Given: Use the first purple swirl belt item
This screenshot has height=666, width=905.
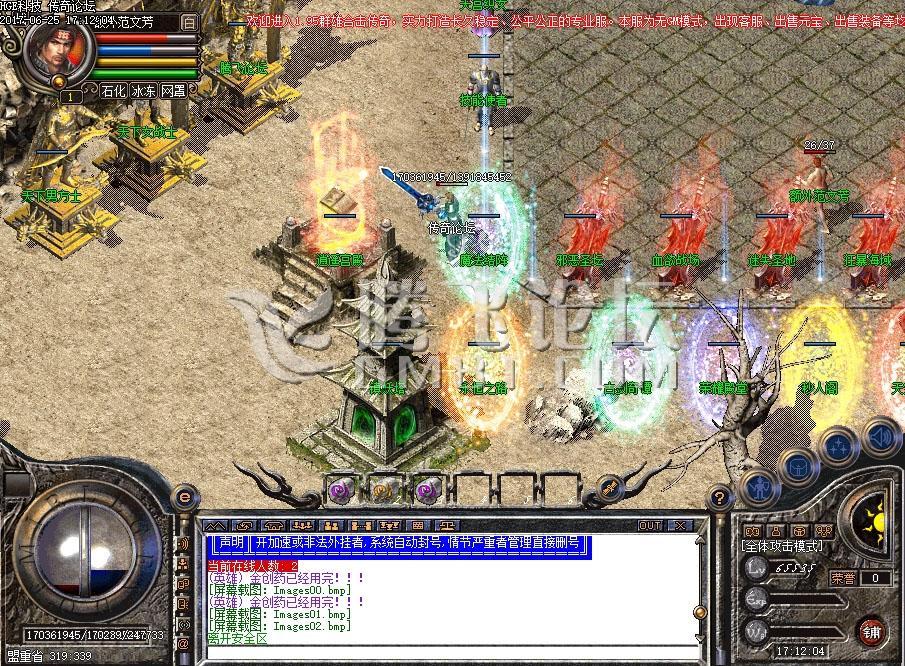Looking at the screenshot, I should click(339, 490).
